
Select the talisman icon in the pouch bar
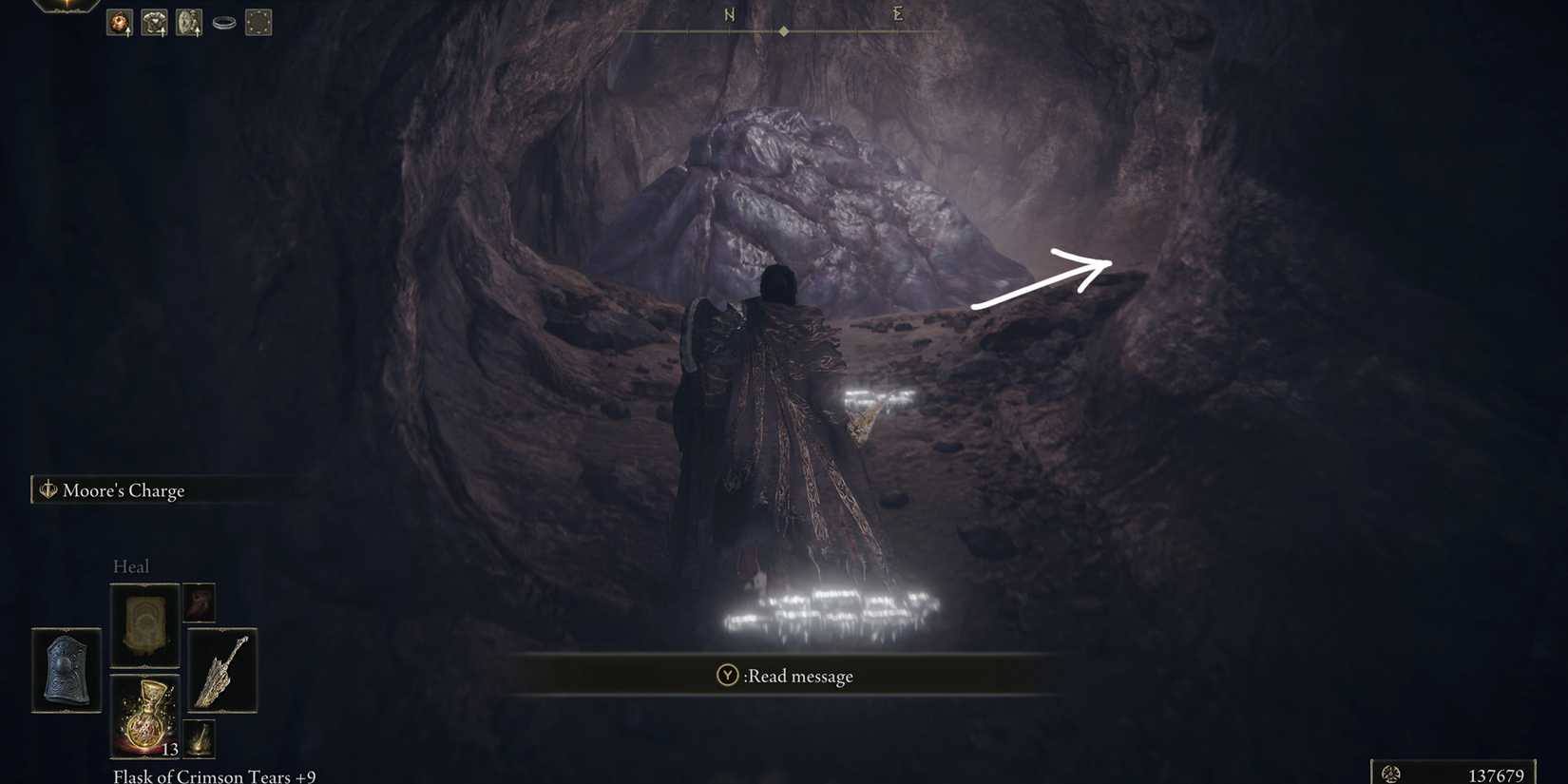tap(186, 22)
